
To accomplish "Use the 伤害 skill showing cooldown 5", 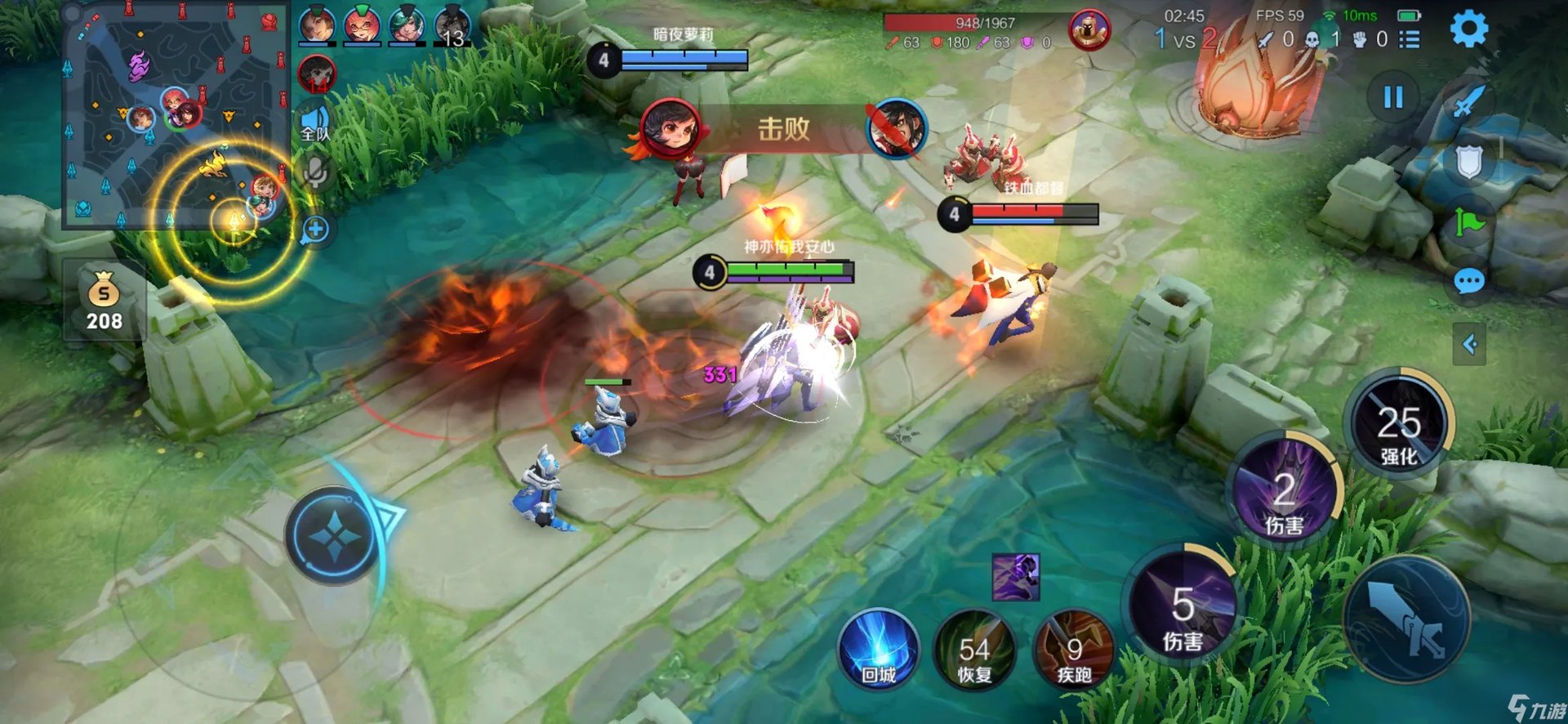I will 1183,611.
